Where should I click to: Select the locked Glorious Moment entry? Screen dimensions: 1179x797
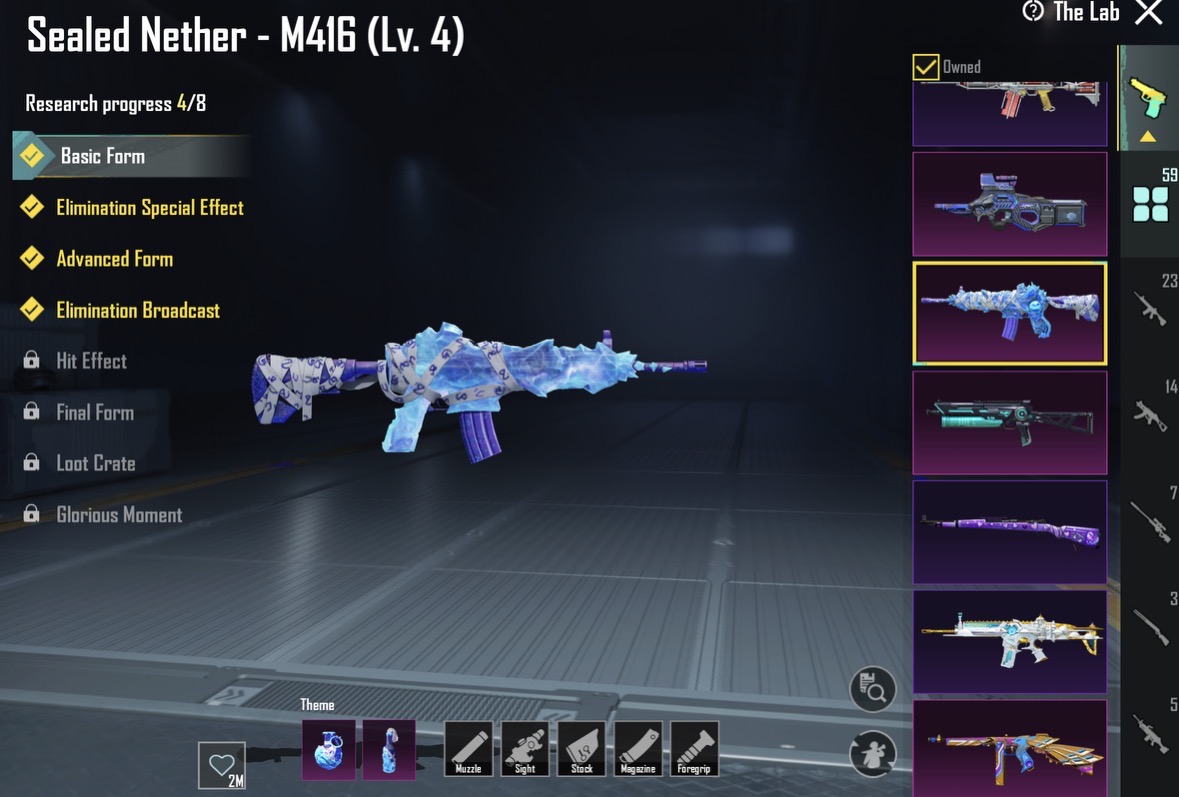pos(119,515)
